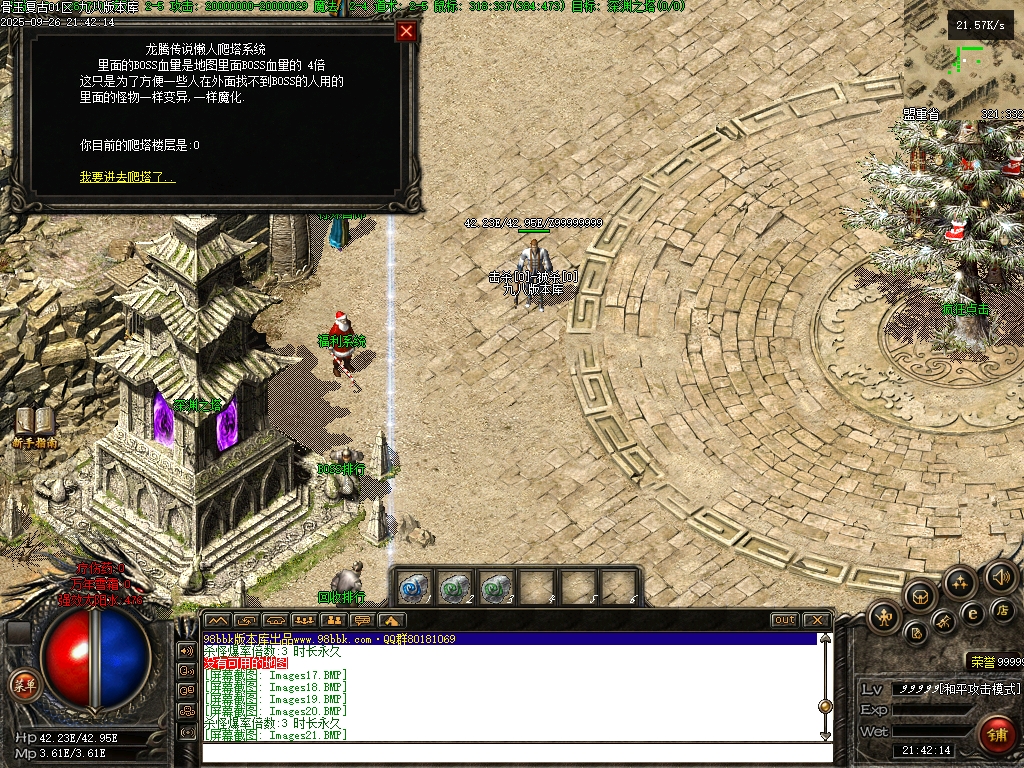Choose the underlined 我要进去爬塔了 option

[x=127, y=177]
